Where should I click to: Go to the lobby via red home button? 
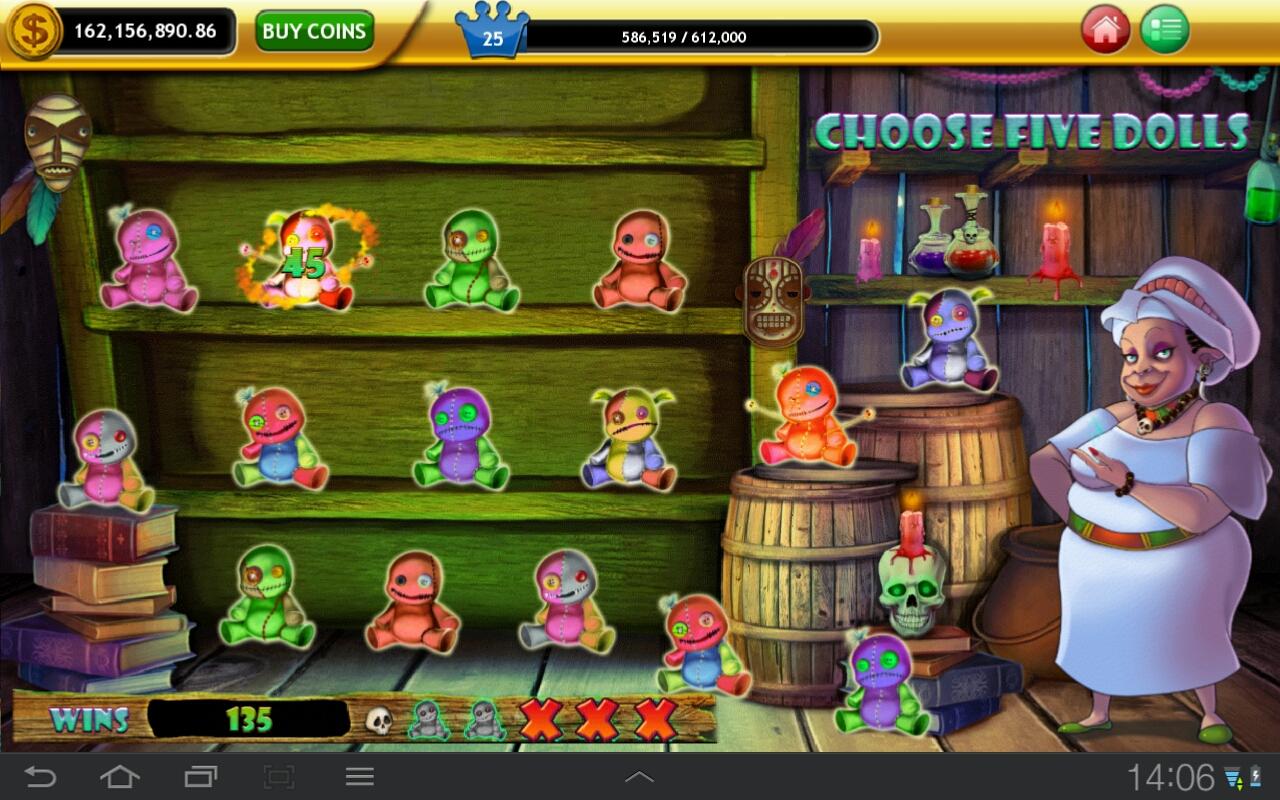point(1105,30)
